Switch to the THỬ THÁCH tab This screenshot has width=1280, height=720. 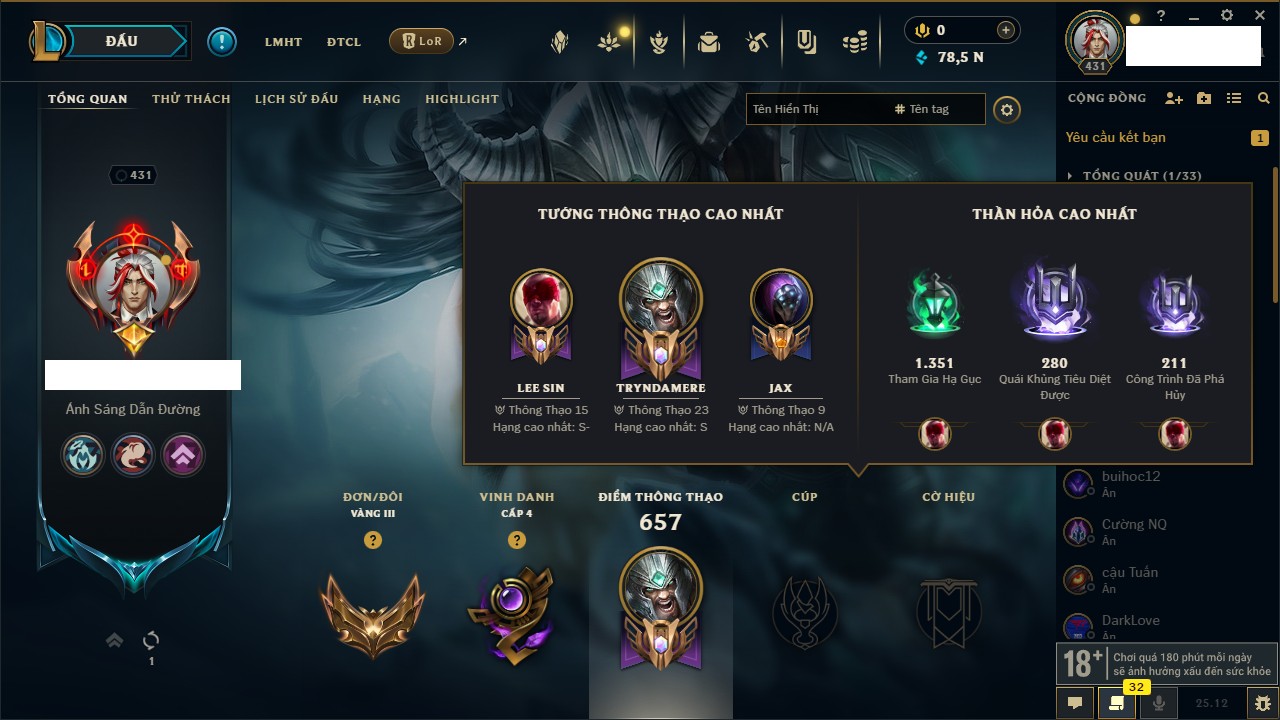pyautogui.click(x=191, y=99)
